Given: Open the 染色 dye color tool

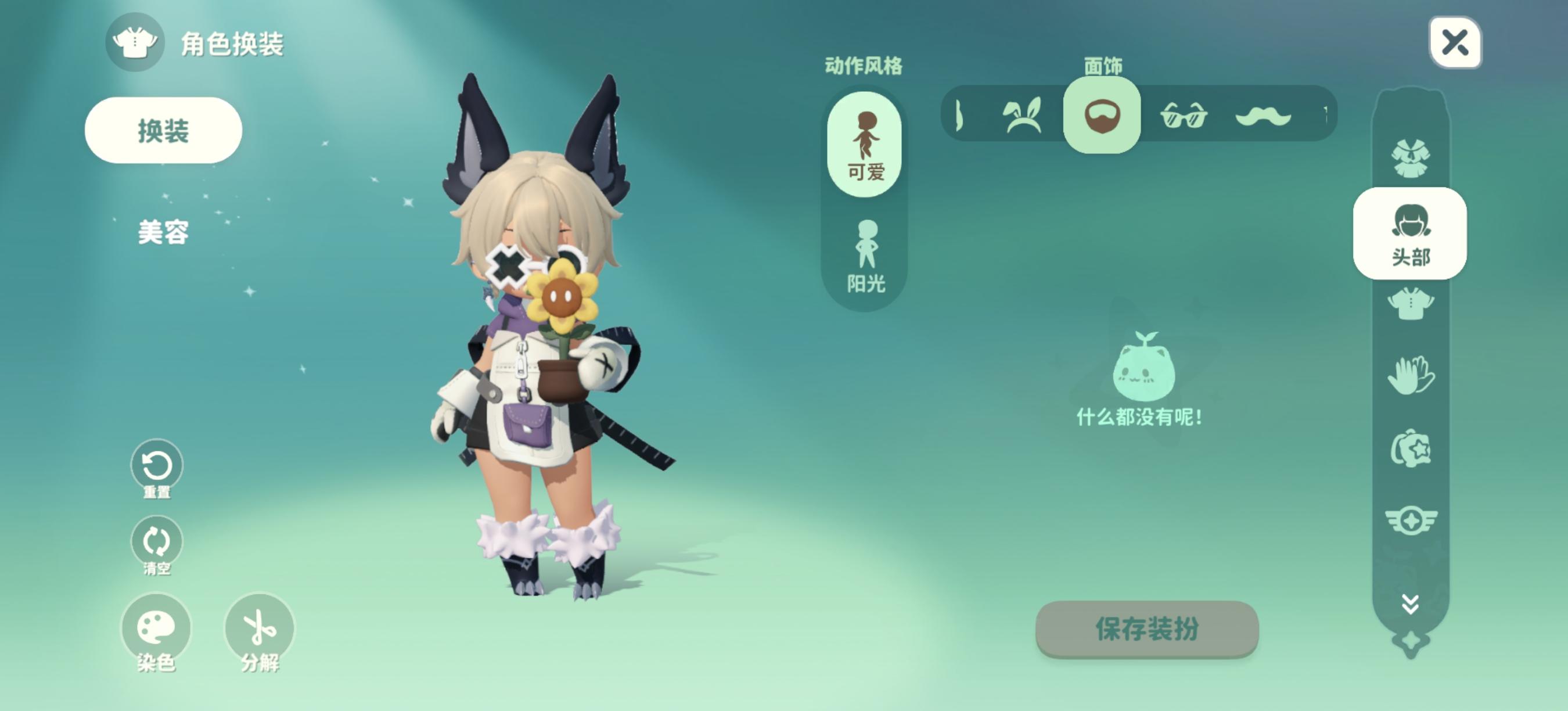Looking at the screenshot, I should [157, 629].
